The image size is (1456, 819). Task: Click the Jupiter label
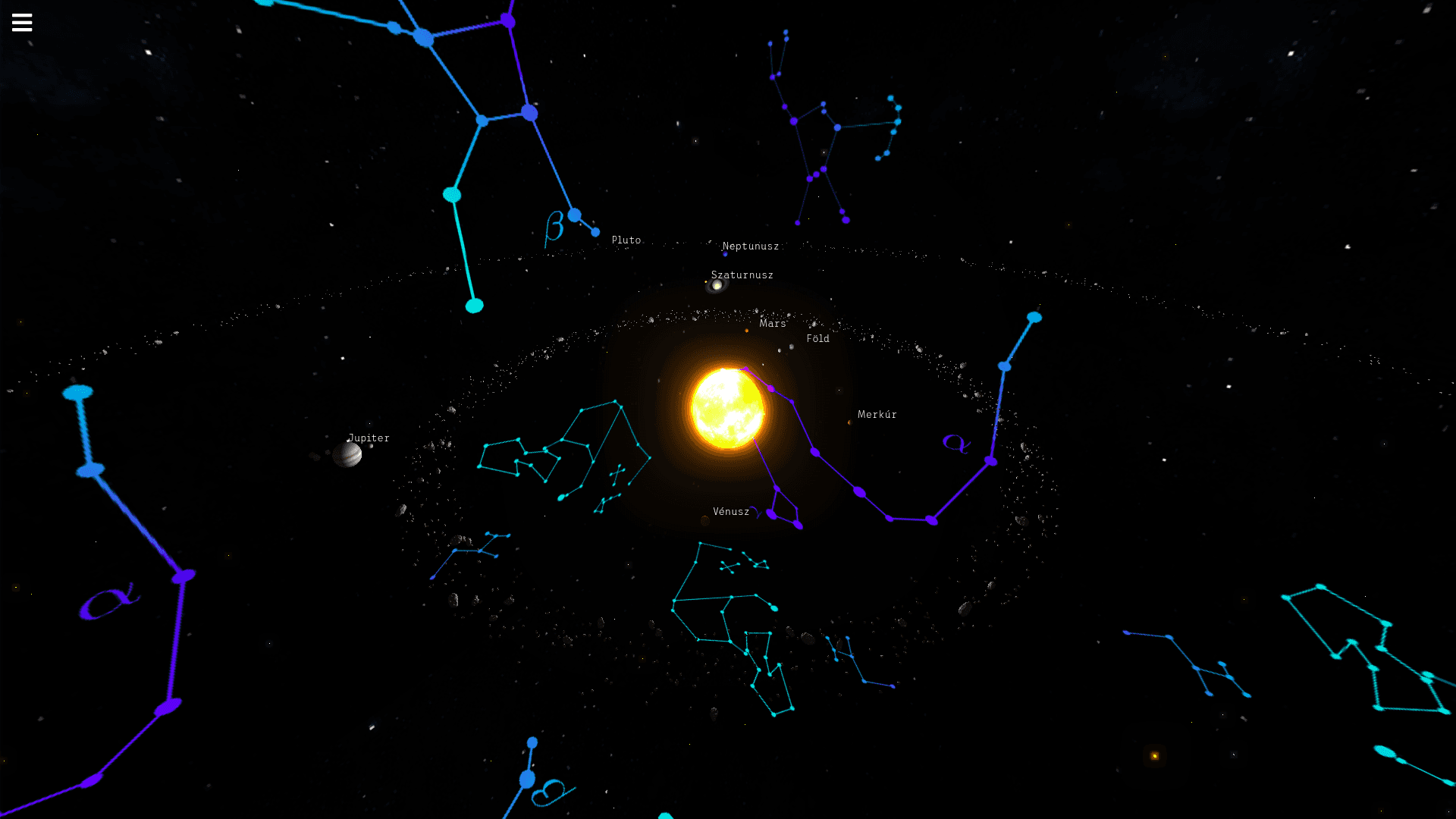coord(369,438)
